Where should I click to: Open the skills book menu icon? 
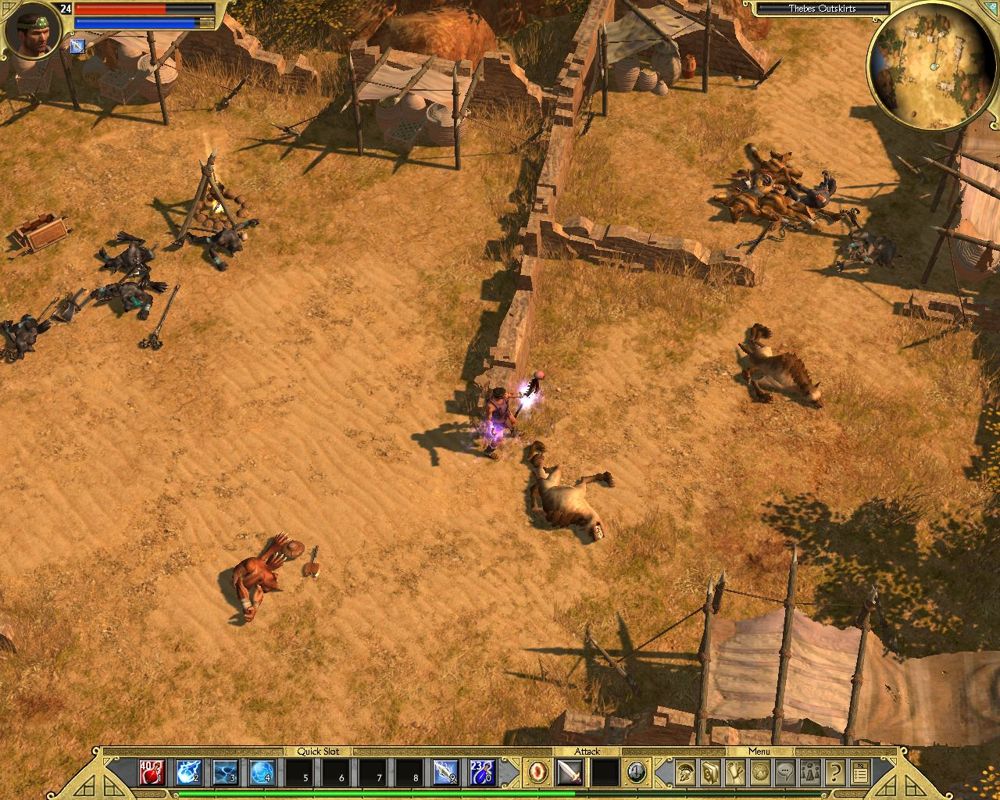tap(710, 772)
